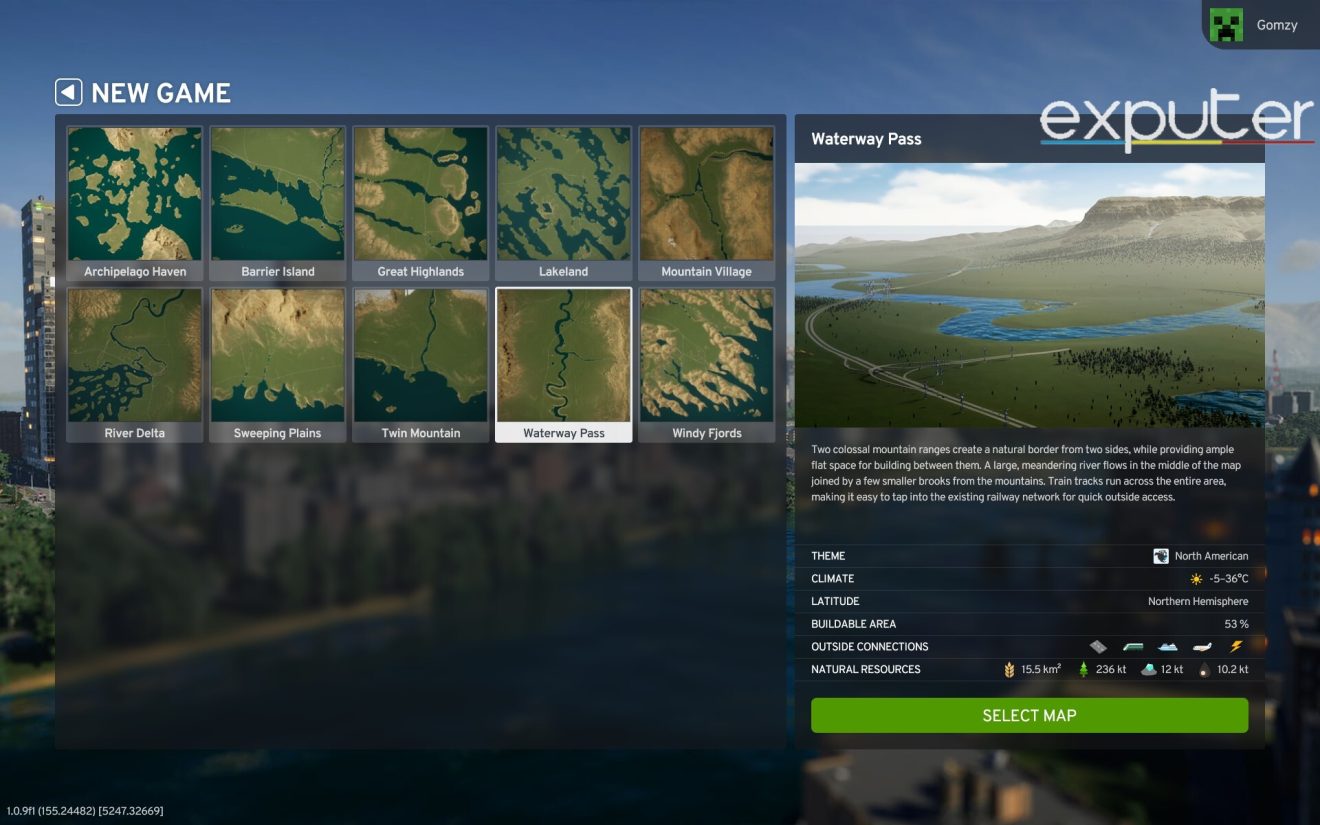This screenshot has height=825, width=1320.
Task: Click the North American theme icon
Action: 1161,555
